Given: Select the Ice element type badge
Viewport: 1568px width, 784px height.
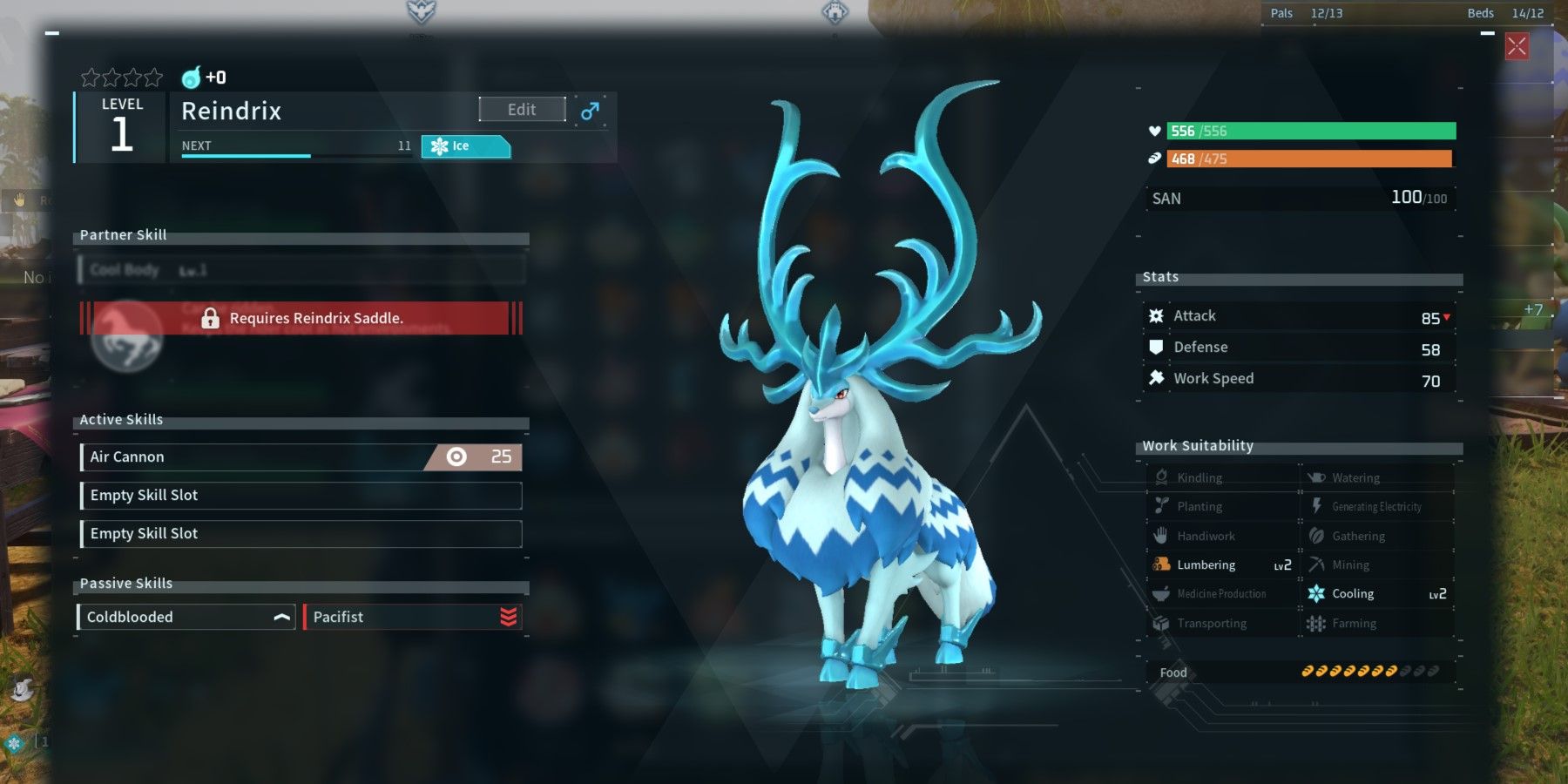Looking at the screenshot, I should [x=465, y=146].
